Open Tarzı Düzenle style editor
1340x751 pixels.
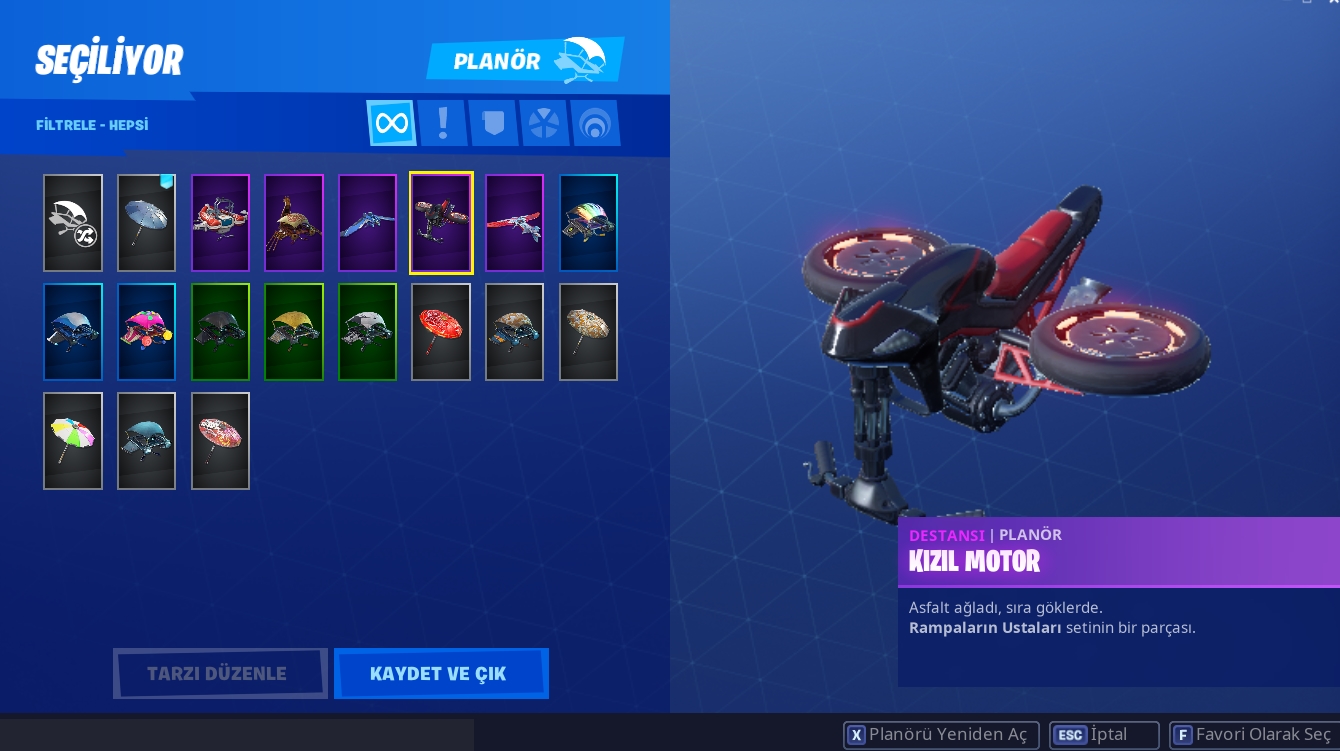(220, 673)
